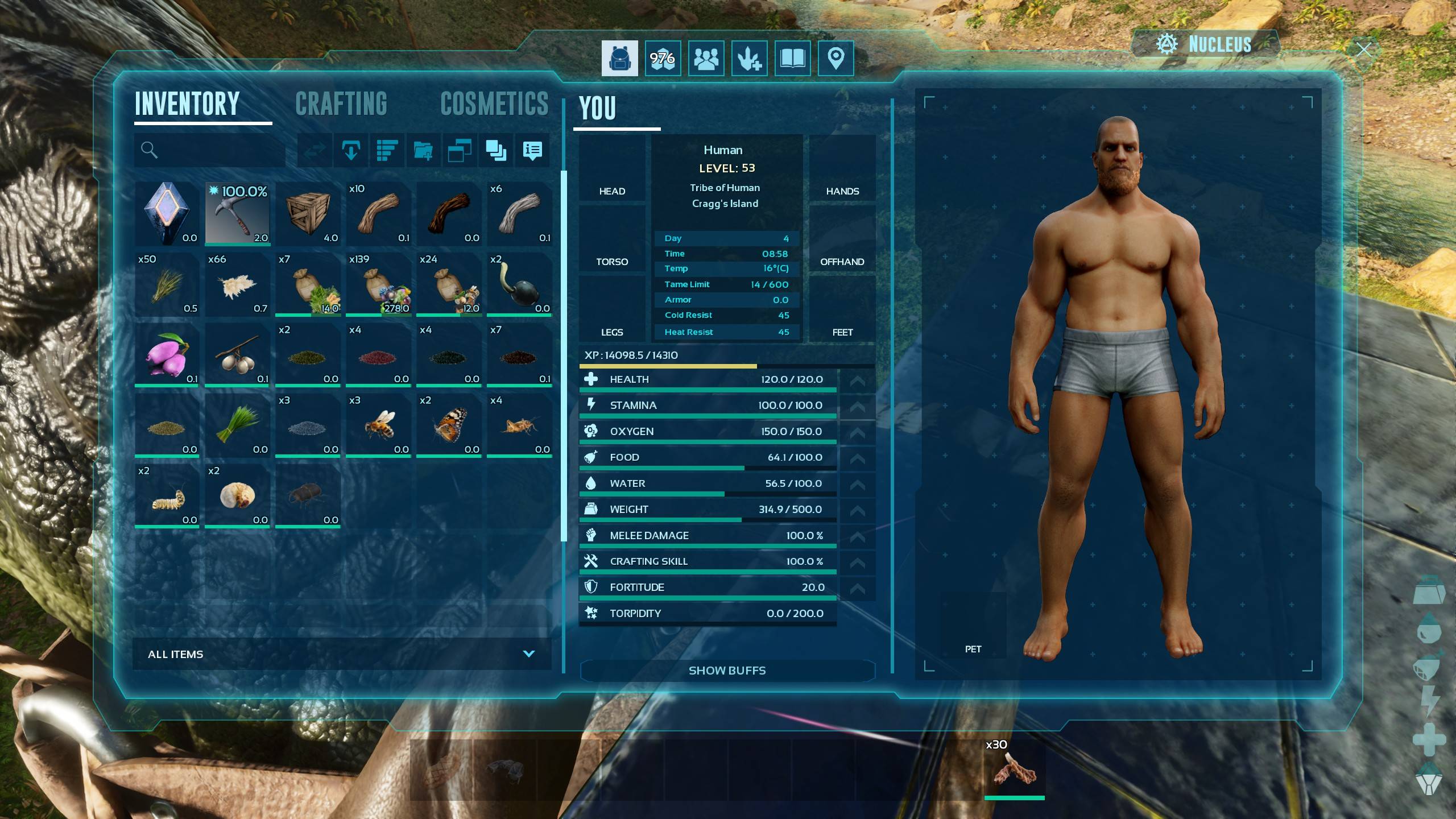
Task: Upgrade the Health stat arrow
Action: click(857, 380)
